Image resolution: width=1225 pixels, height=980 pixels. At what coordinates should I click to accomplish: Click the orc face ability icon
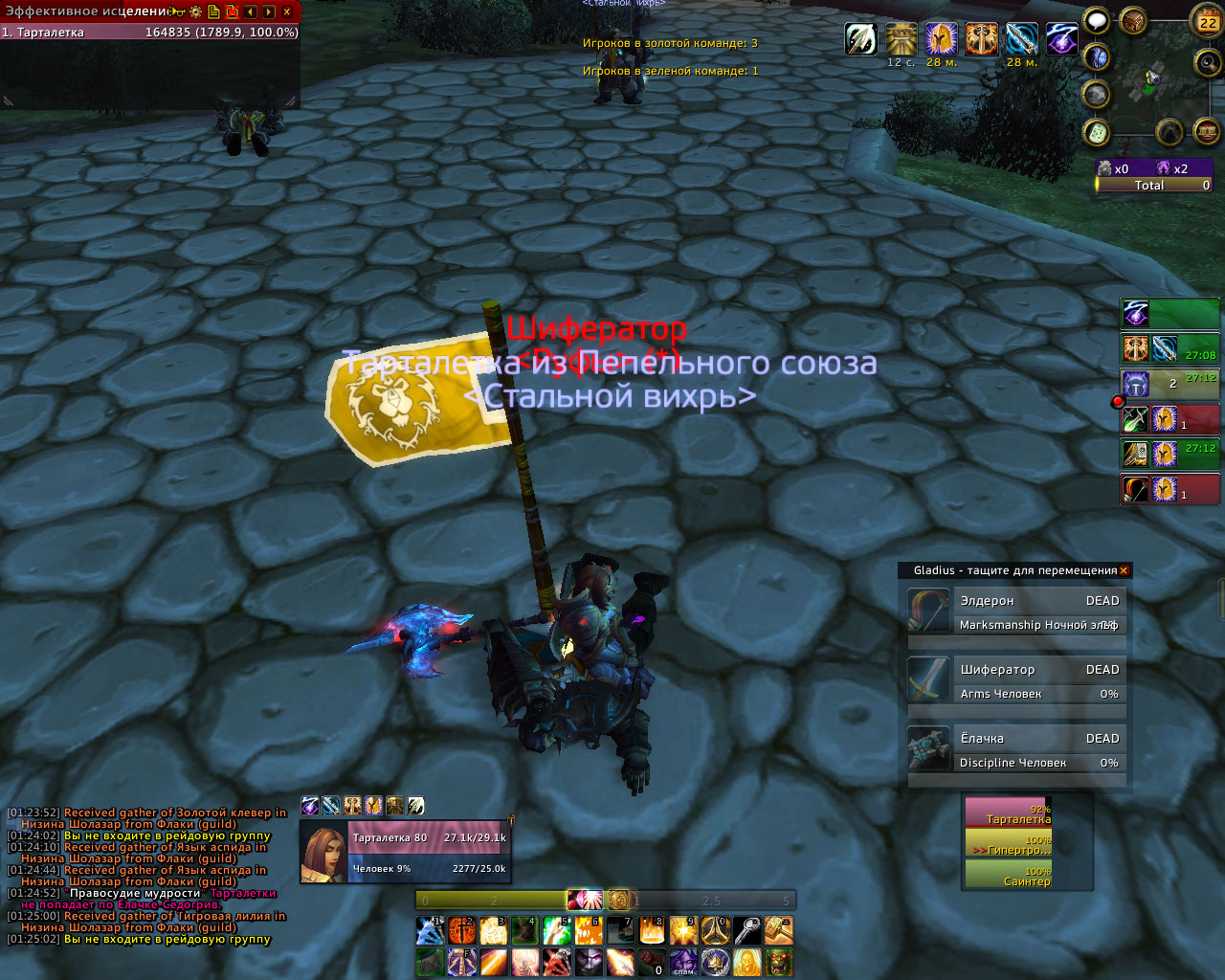point(778,961)
